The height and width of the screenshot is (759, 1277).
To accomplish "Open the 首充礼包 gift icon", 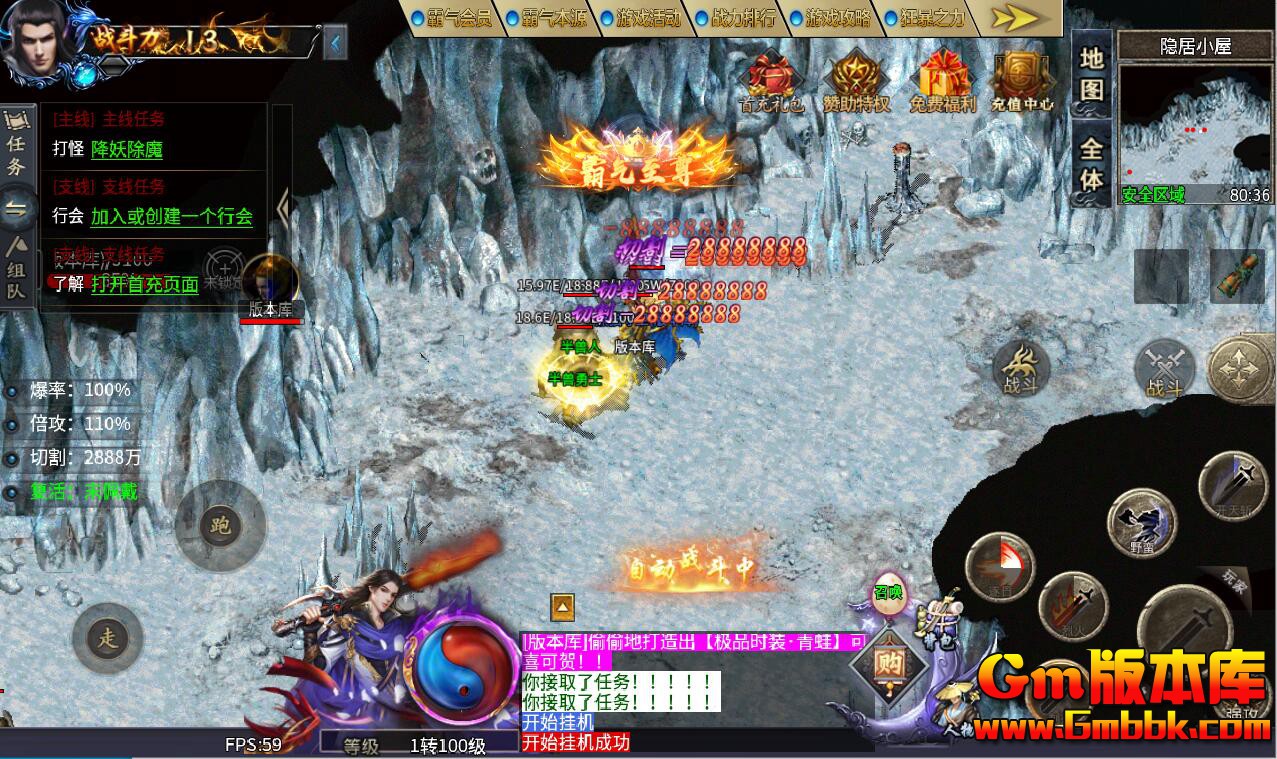I will 770,79.
